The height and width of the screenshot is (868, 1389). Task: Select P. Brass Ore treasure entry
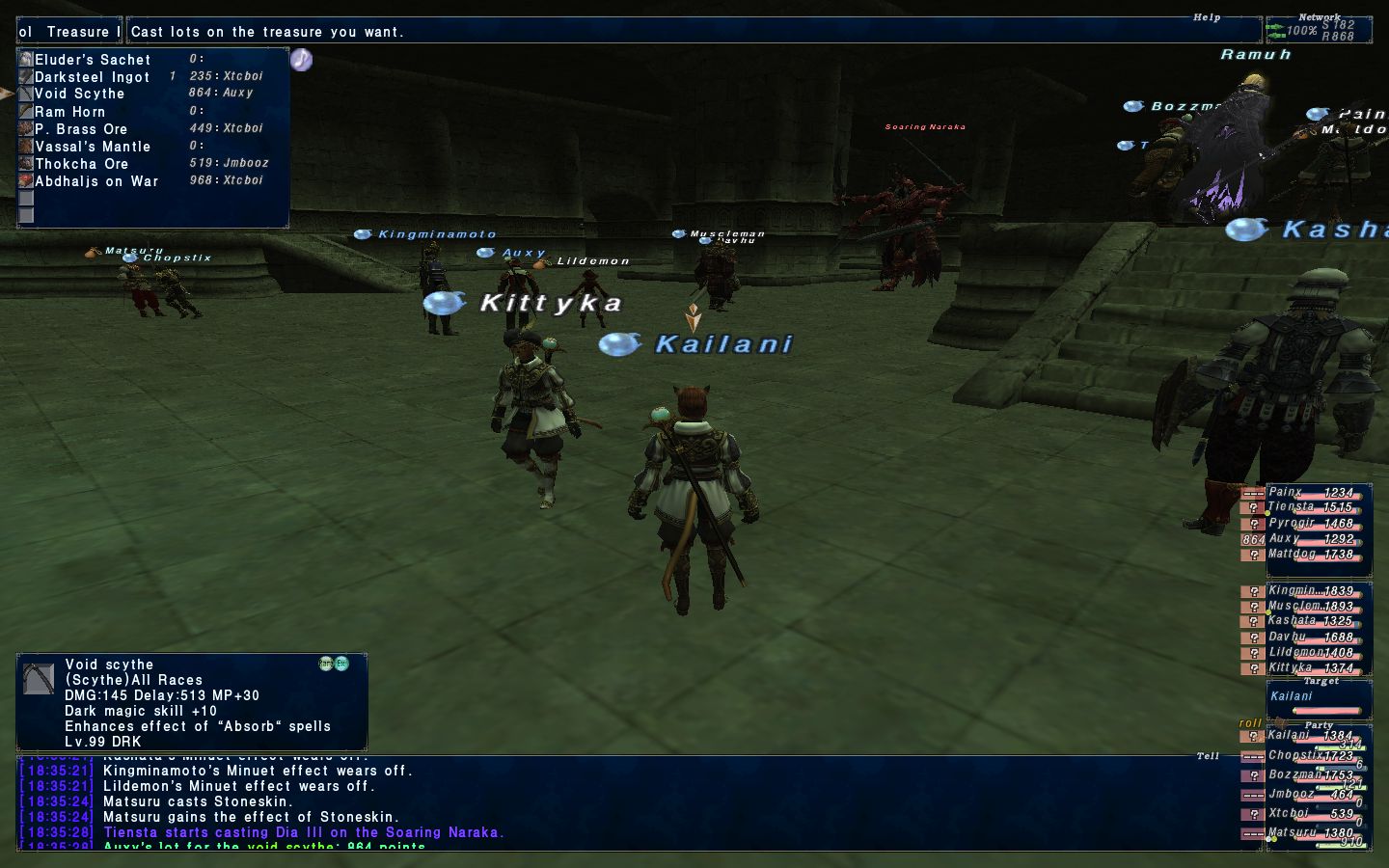[x=81, y=129]
